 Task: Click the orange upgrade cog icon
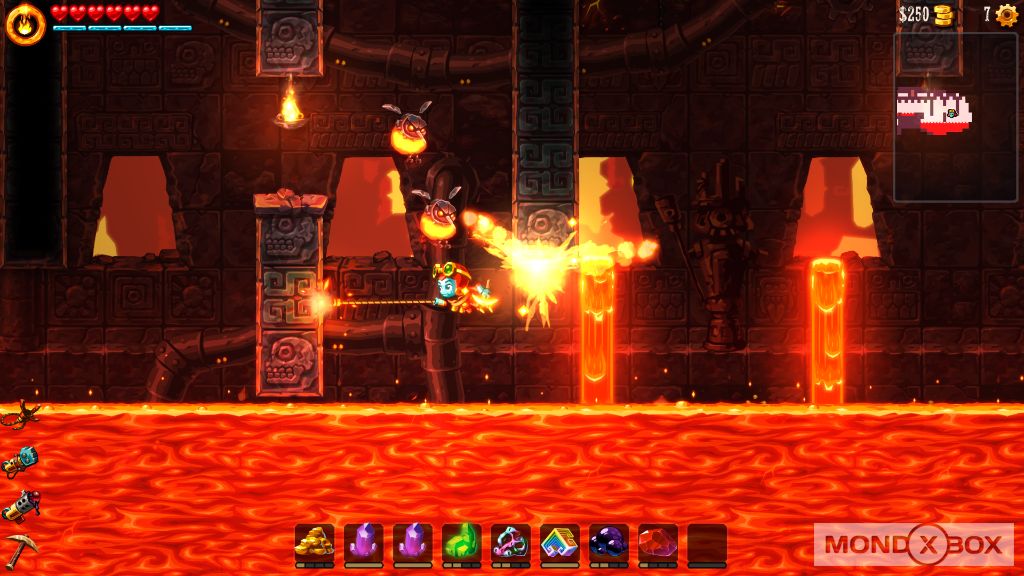pyautogui.click(x=1006, y=15)
